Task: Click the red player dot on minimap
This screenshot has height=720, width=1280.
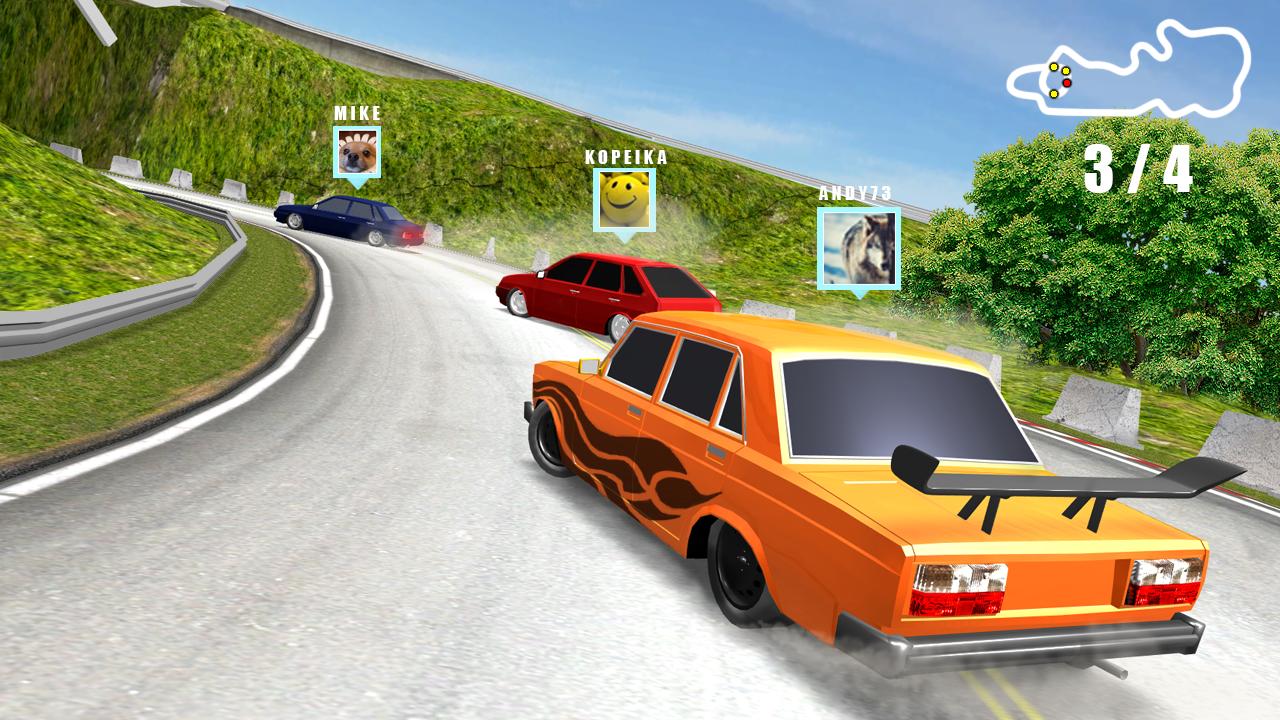Action: point(1067,83)
